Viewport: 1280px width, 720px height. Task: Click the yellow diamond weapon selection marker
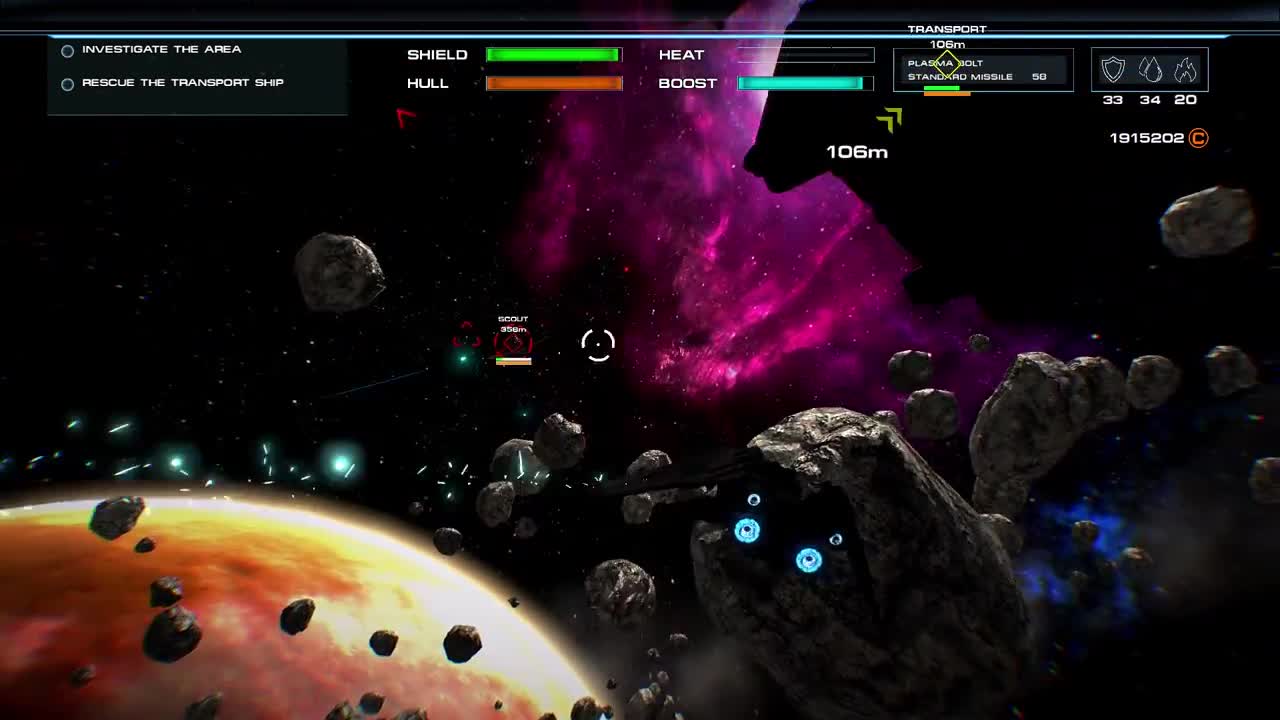pyautogui.click(x=946, y=62)
